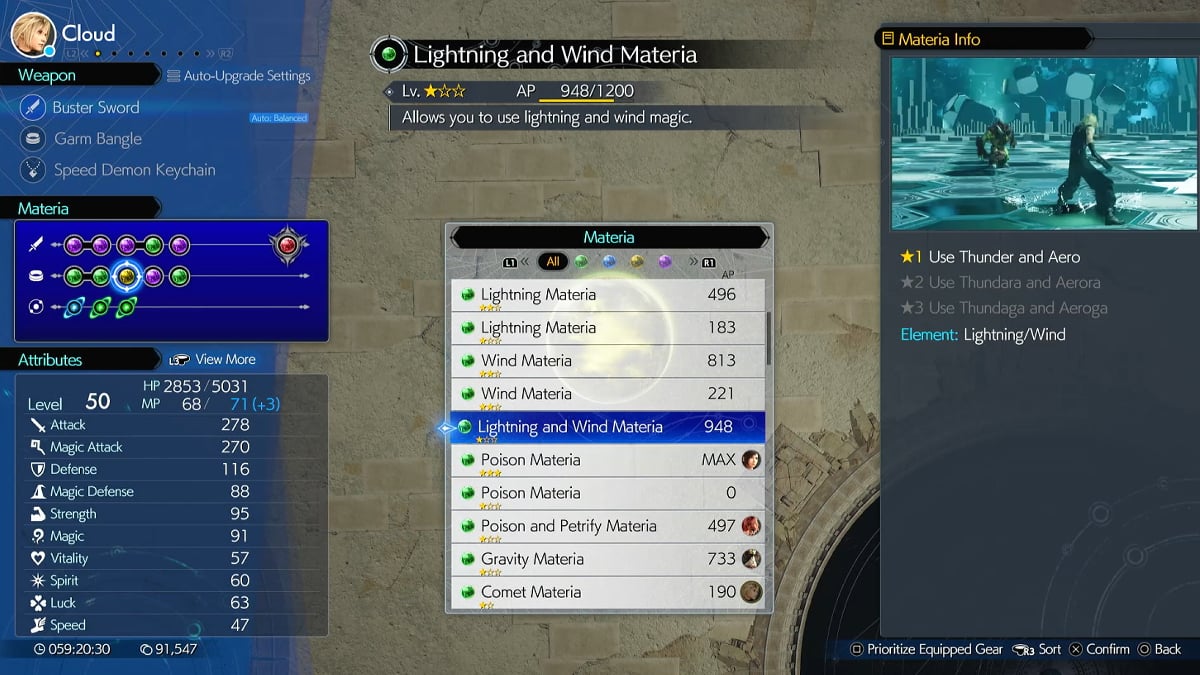The width and height of the screenshot is (1200, 675).
Task: Choose the Wind Materia with 221 AP
Action: [x=607, y=394]
